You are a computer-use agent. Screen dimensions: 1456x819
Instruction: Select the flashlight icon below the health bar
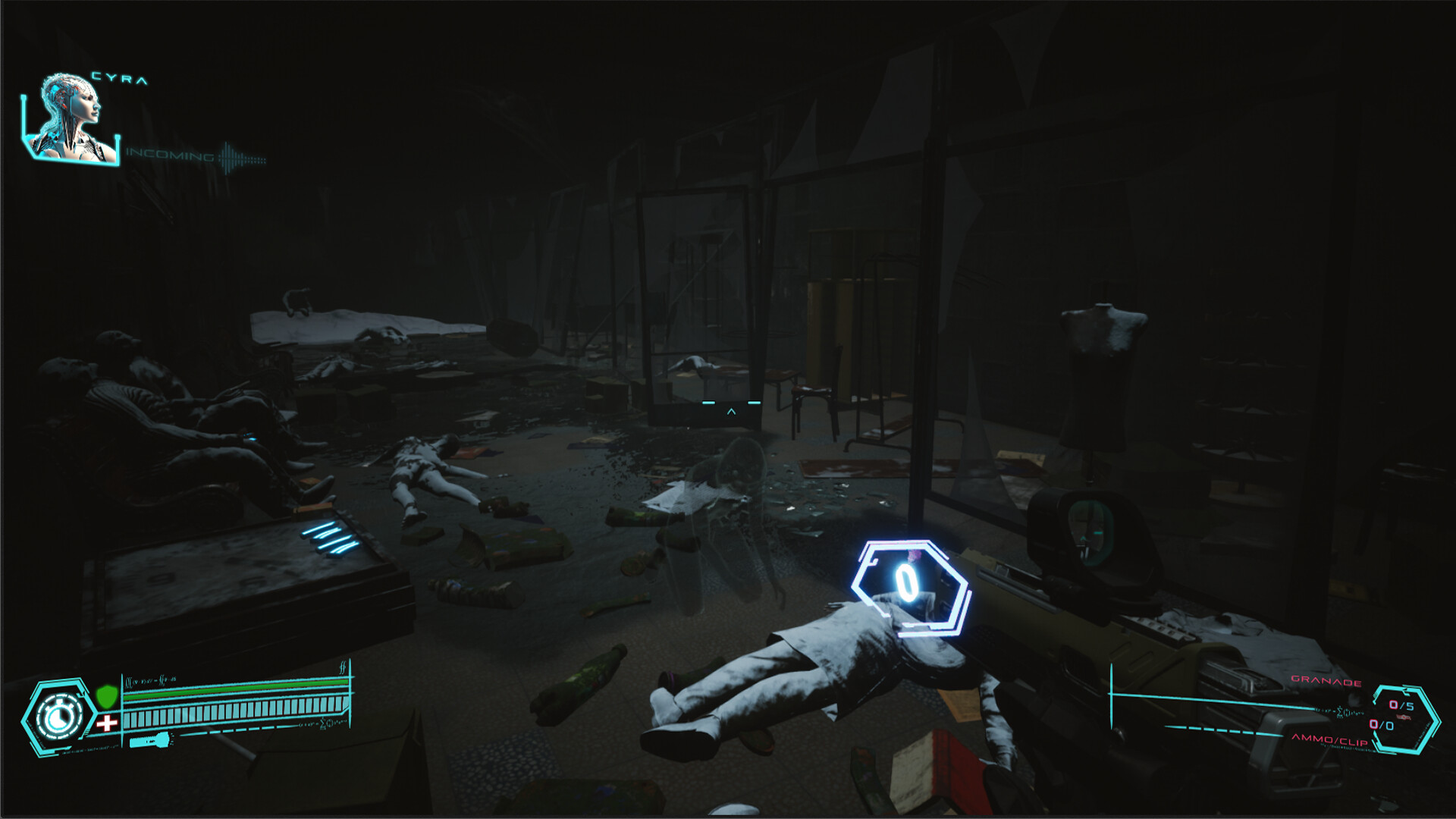[x=152, y=740]
